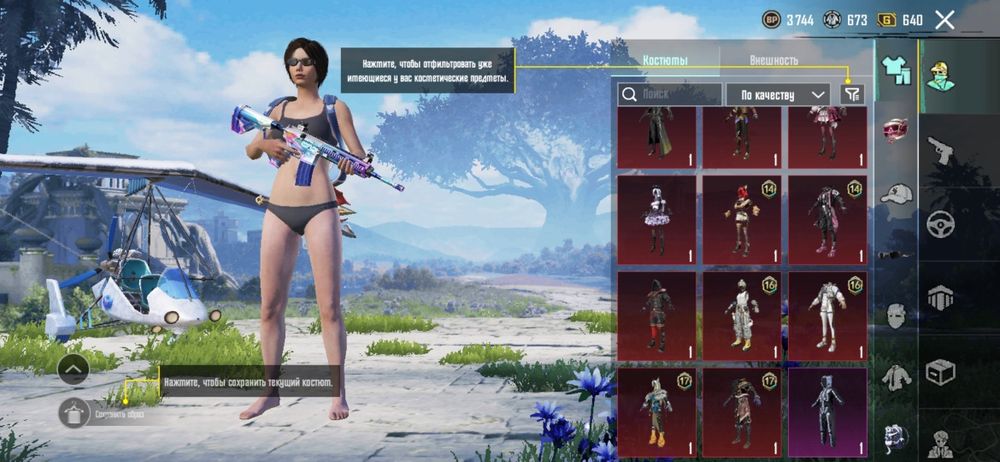Select the purple skeleton suit costume
The width and height of the screenshot is (1000, 462).
click(827, 412)
